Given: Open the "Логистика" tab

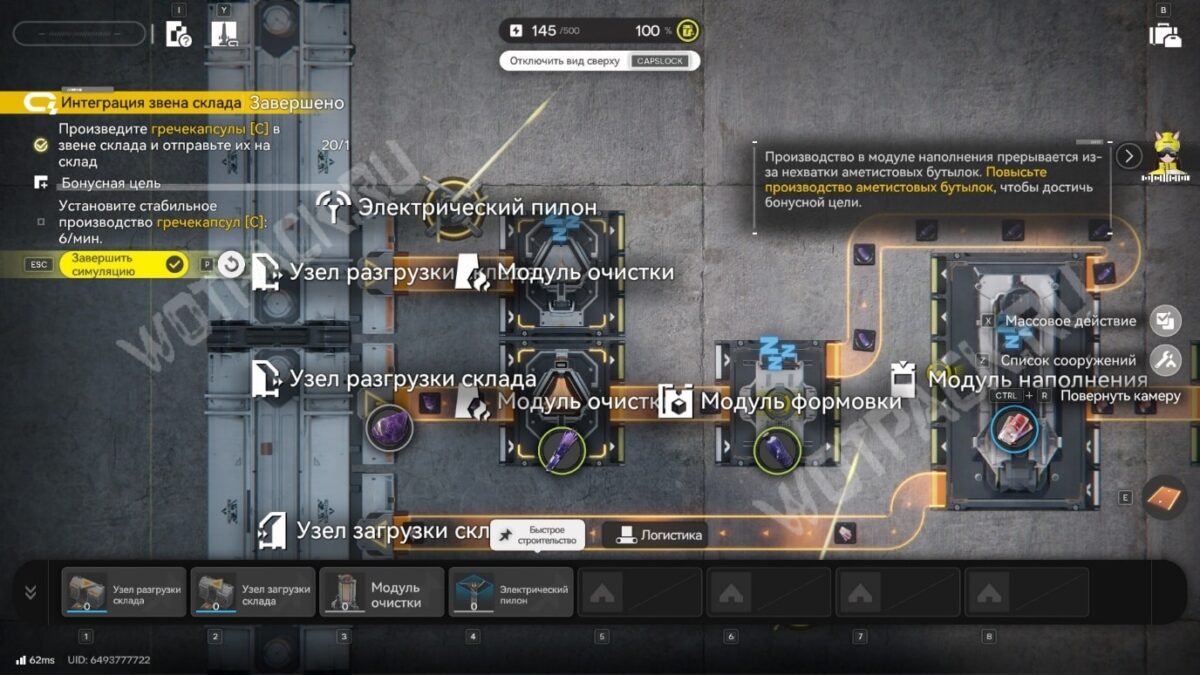Looking at the screenshot, I should (x=660, y=535).
